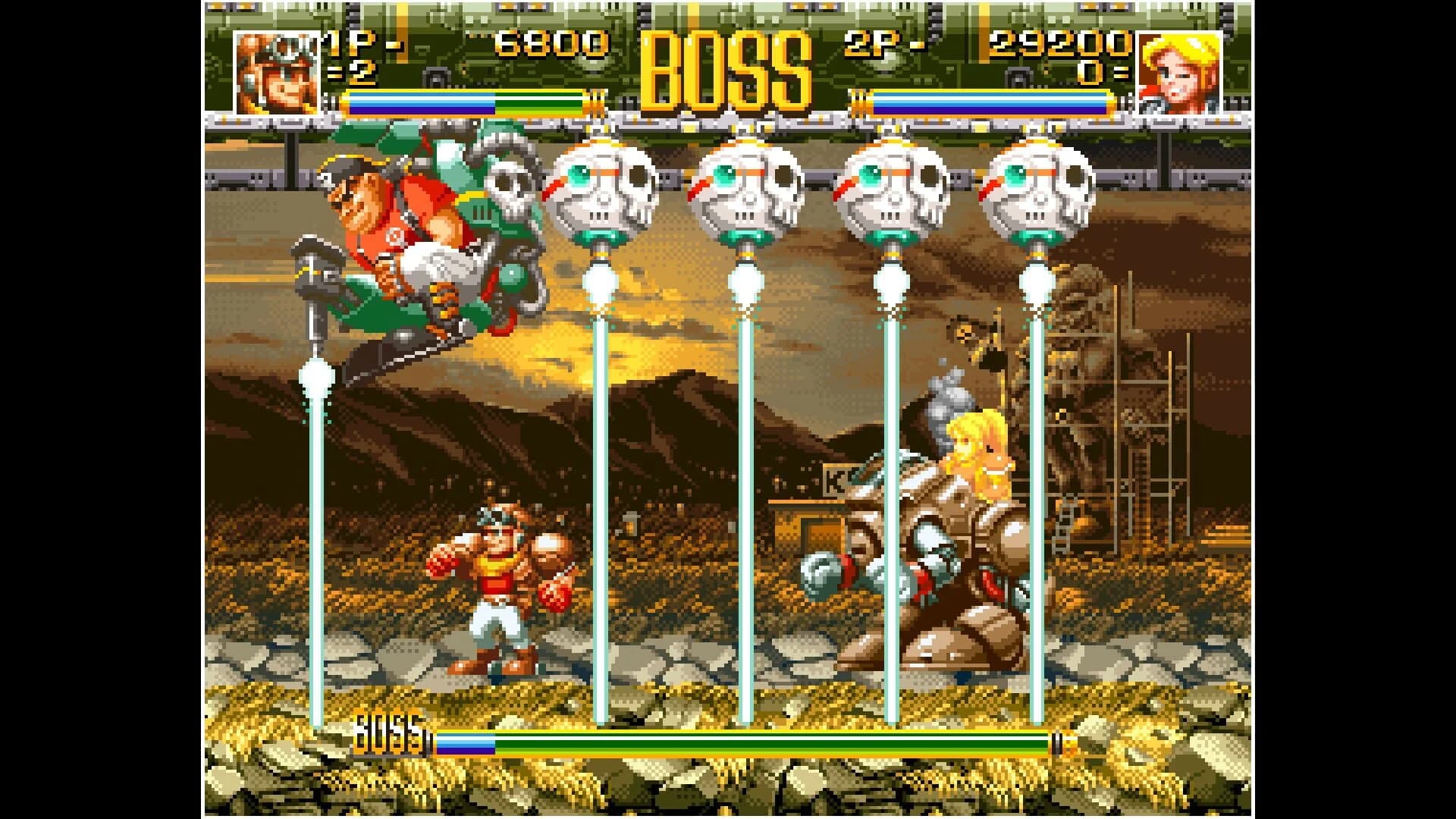Select the rightmost skull drone enemy
This screenshot has height=819, width=1456.
1039,190
